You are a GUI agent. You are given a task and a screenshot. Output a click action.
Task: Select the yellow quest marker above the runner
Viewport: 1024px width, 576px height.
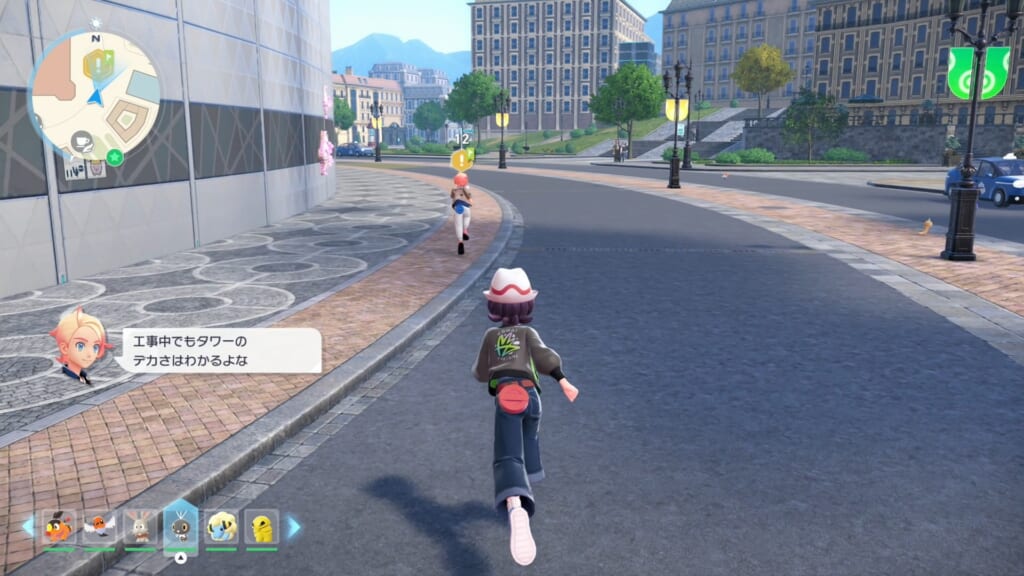click(461, 158)
